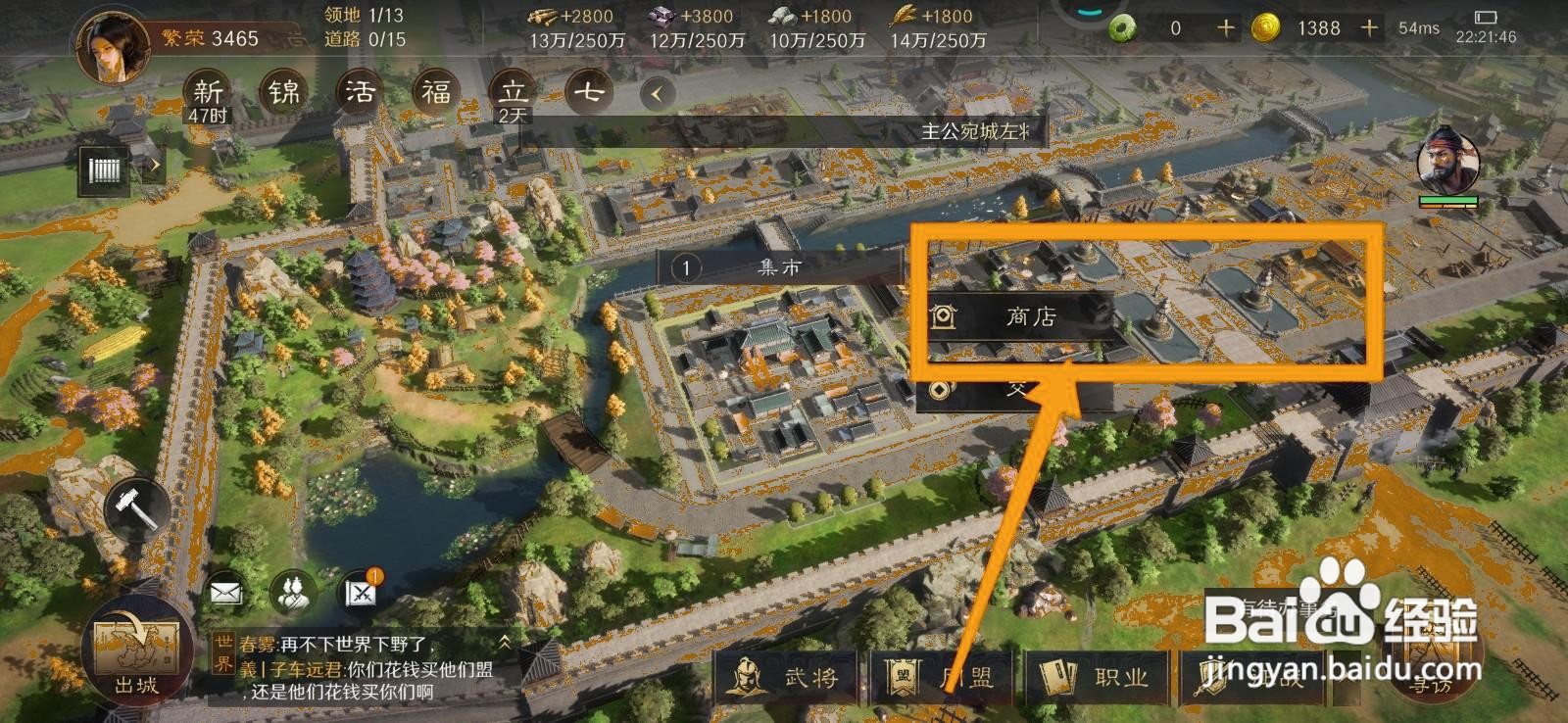Click the 商店 shop button

pos(1029,316)
